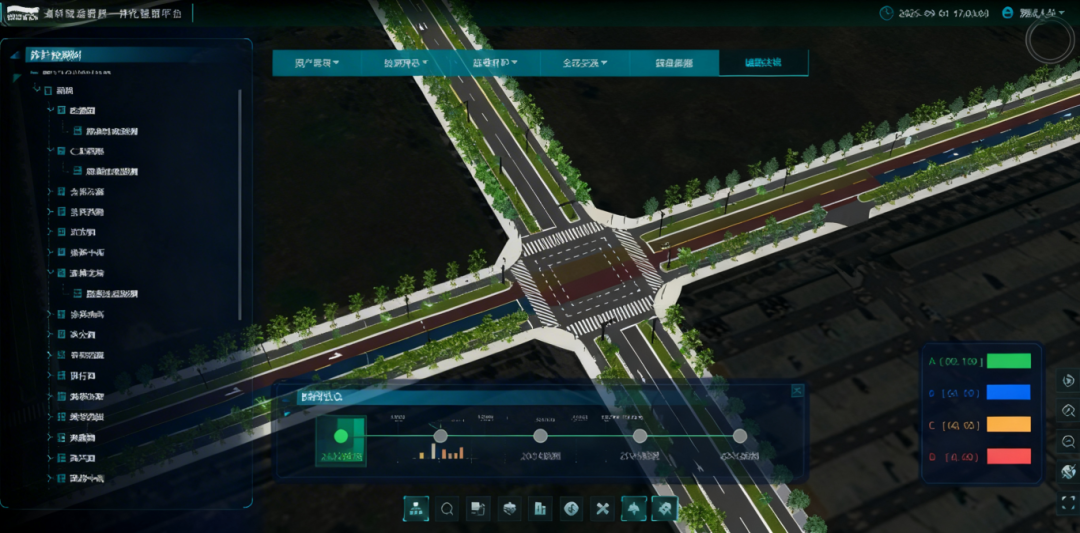Viewport: 1080px width, 533px height.
Task: Close the timeline panel with its X
Action: (x=797, y=391)
